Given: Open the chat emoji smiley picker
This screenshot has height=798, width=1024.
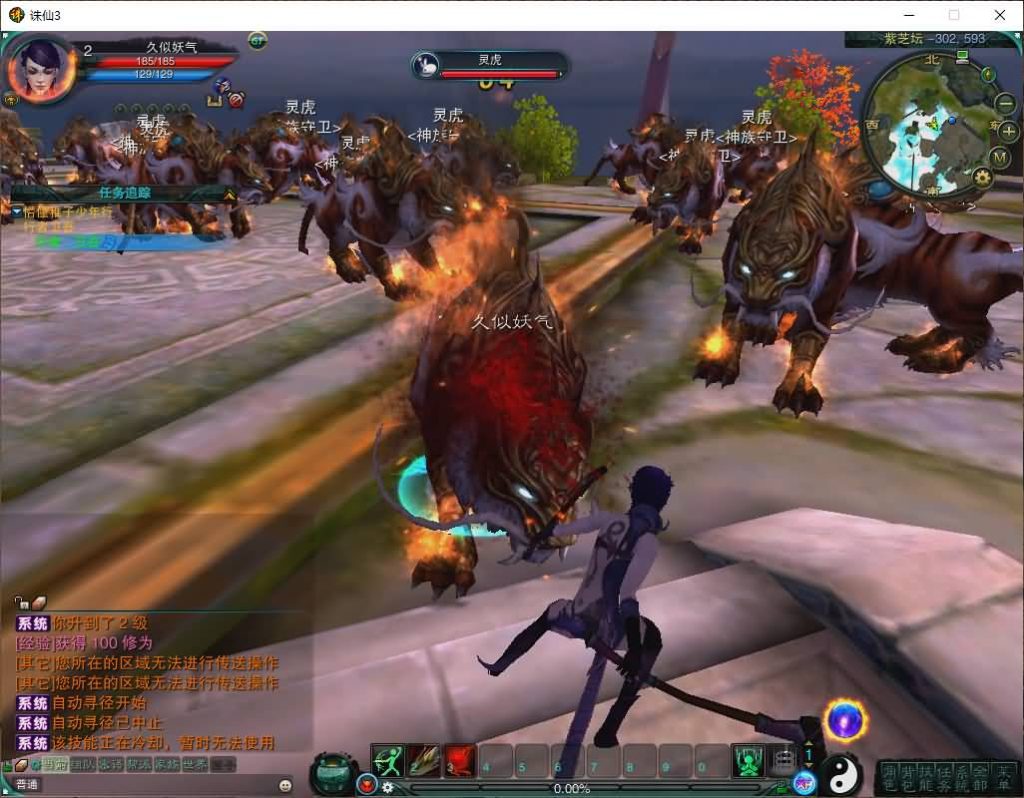Looking at the screenshot, I should tap(285, 785).
